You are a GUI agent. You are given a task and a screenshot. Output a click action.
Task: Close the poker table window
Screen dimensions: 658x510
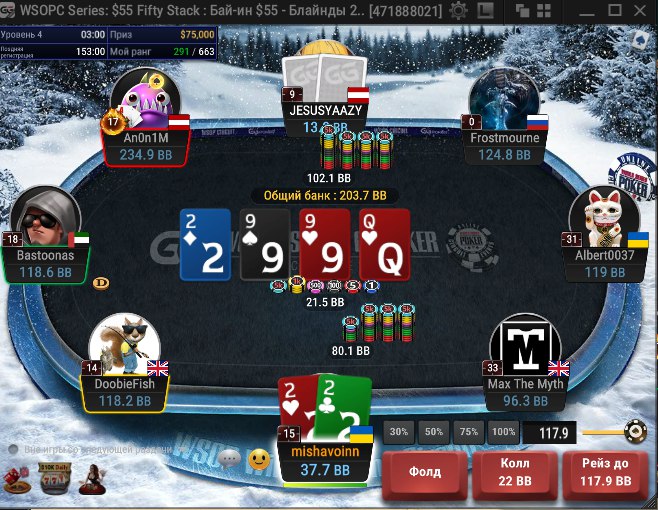click(644, 11)
